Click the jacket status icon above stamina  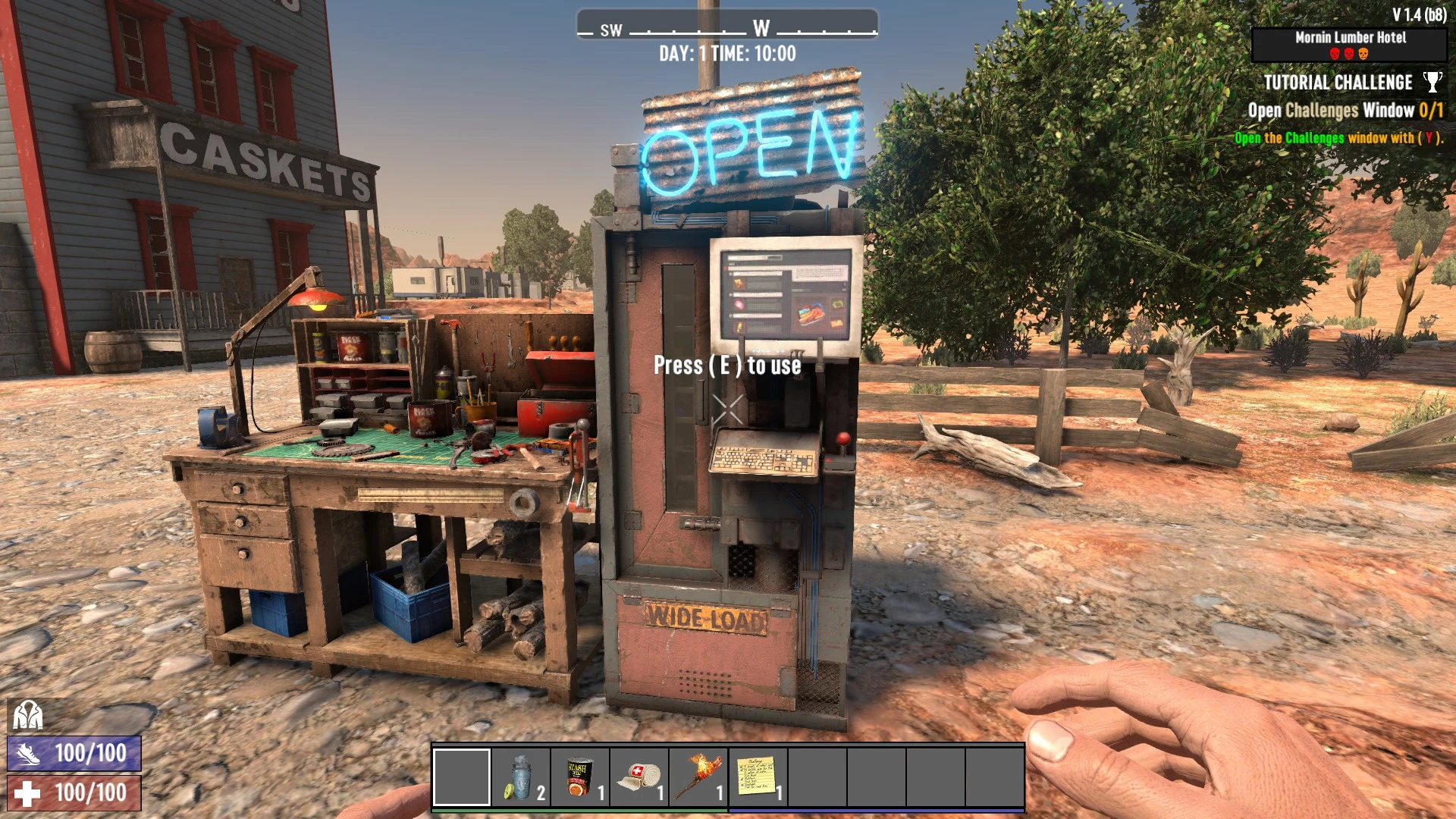28,714
